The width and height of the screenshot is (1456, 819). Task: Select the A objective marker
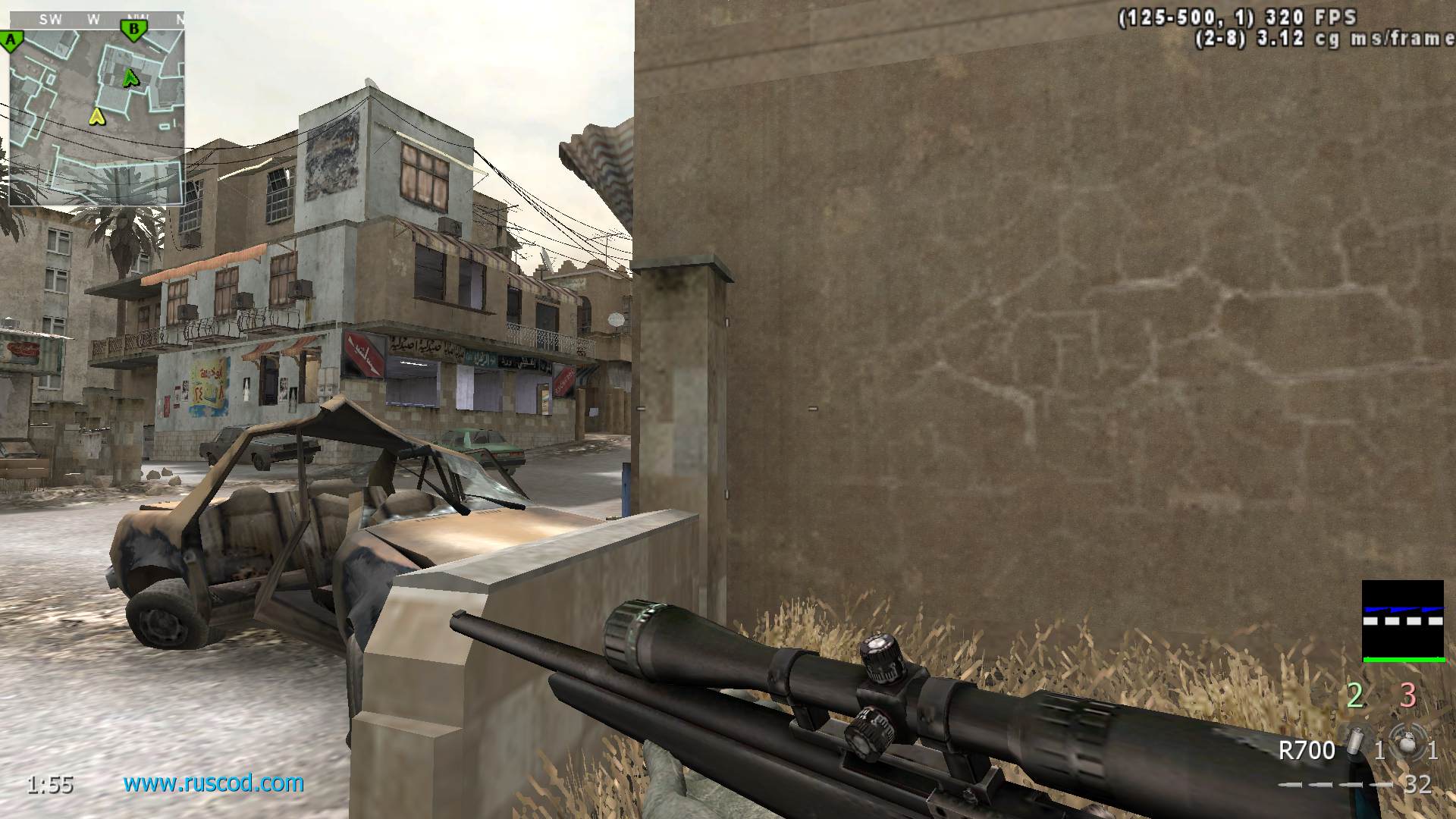tap(11, 41)
